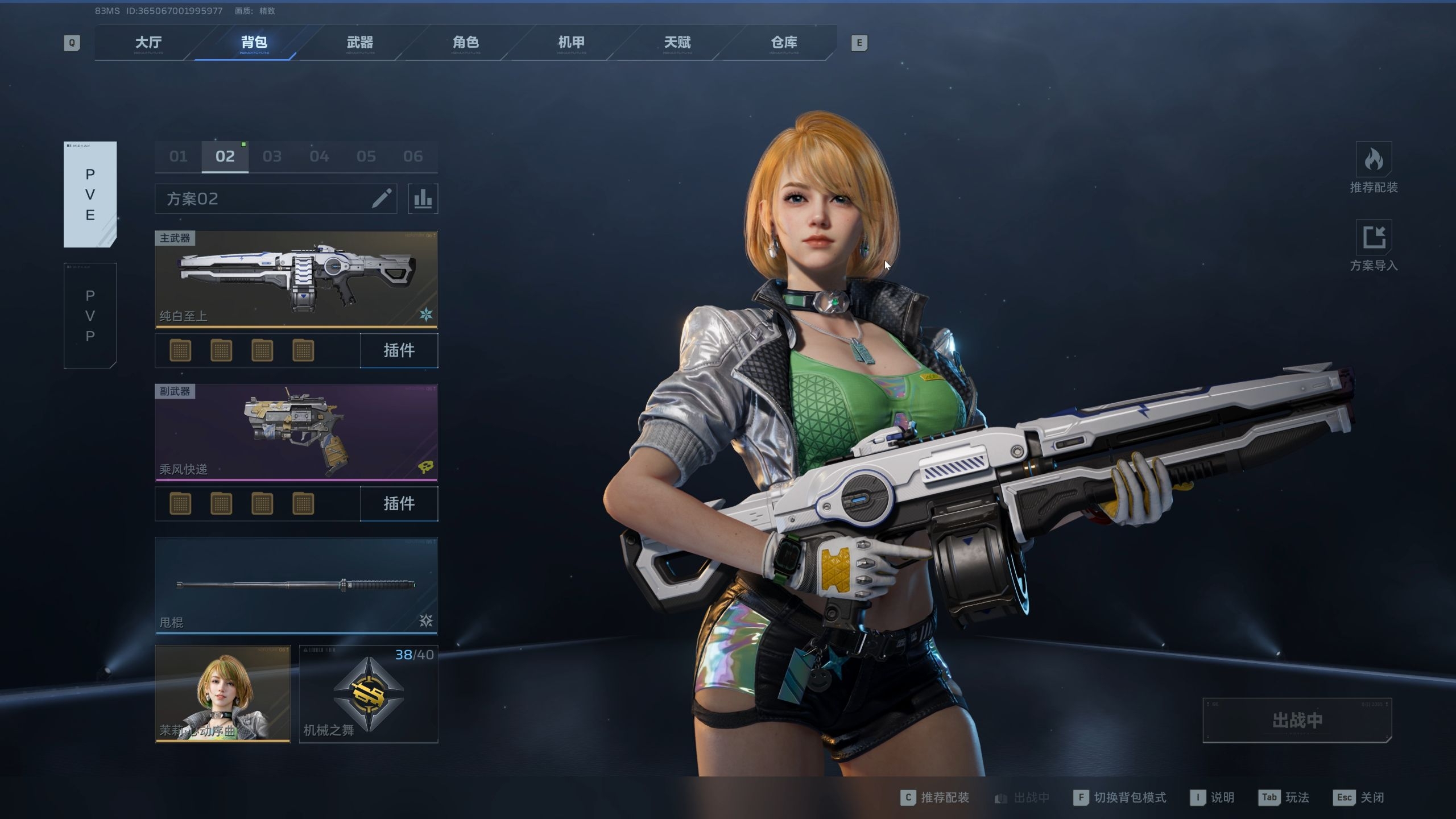Edit the 方案02 name with pencil icon
This screenshot has height=819, width=1456.
pyautogui.click(x=382, y=198)
